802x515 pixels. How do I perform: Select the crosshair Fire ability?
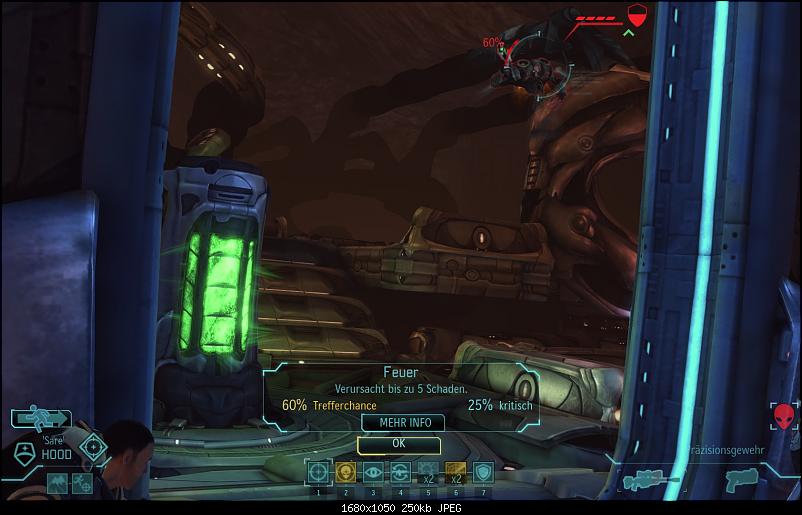click(x=319, y=472)
